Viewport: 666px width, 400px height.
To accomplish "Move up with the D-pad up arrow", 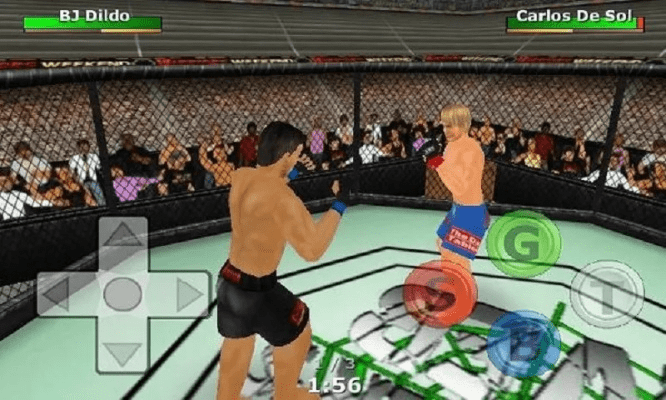I will (123, 238).
